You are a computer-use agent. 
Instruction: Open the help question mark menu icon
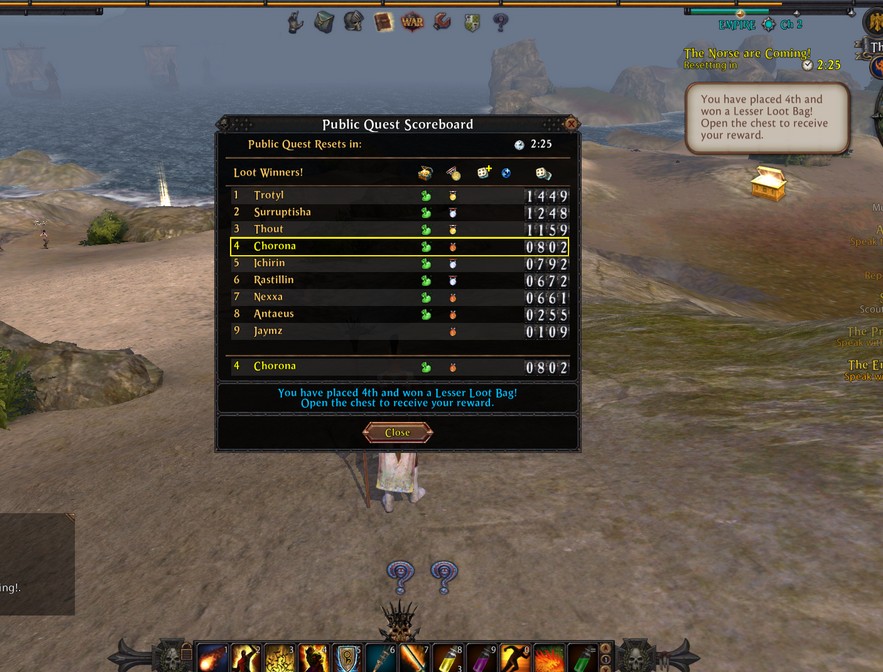500,22
